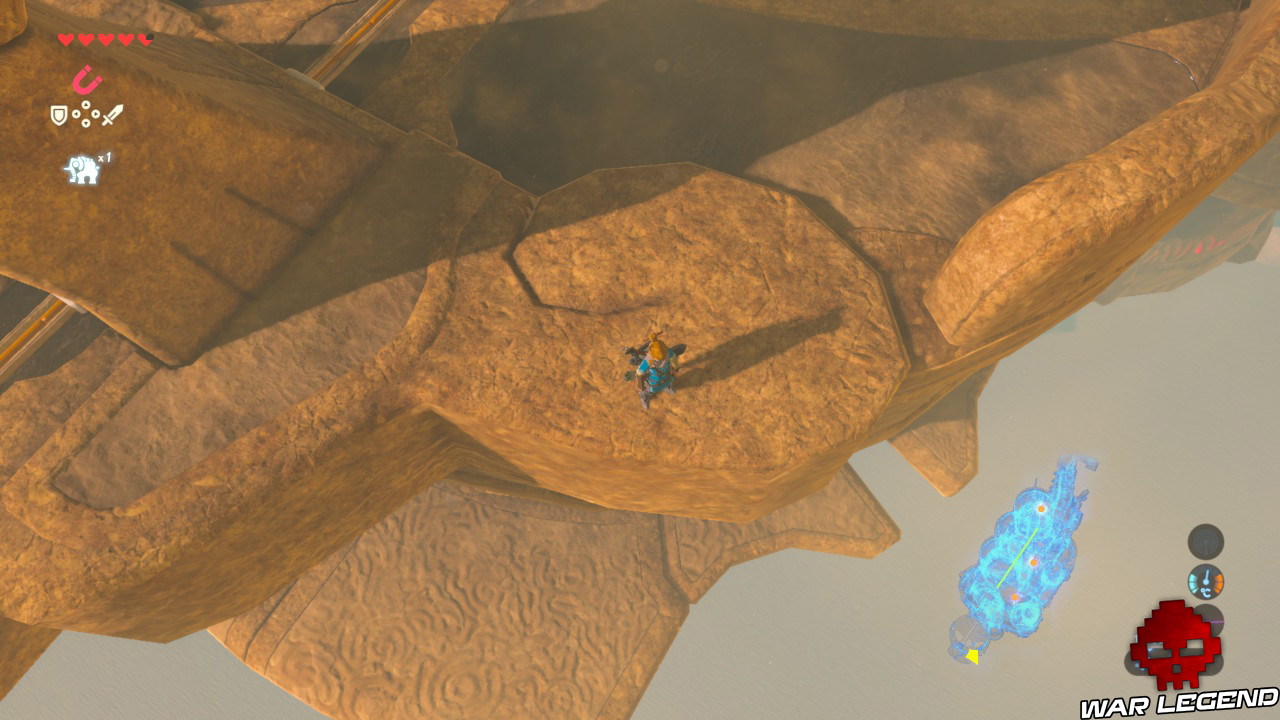Click the x1 counter next to the elephant icon

pyautogui.click(x=104, y=157)
